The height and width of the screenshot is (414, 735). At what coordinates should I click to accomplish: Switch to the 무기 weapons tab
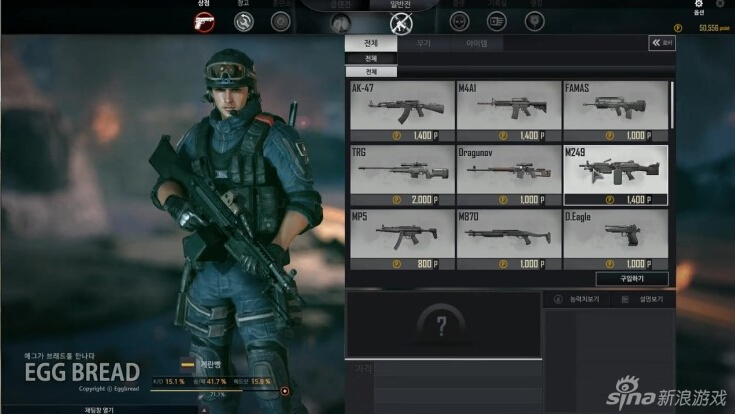coord(424,44)
